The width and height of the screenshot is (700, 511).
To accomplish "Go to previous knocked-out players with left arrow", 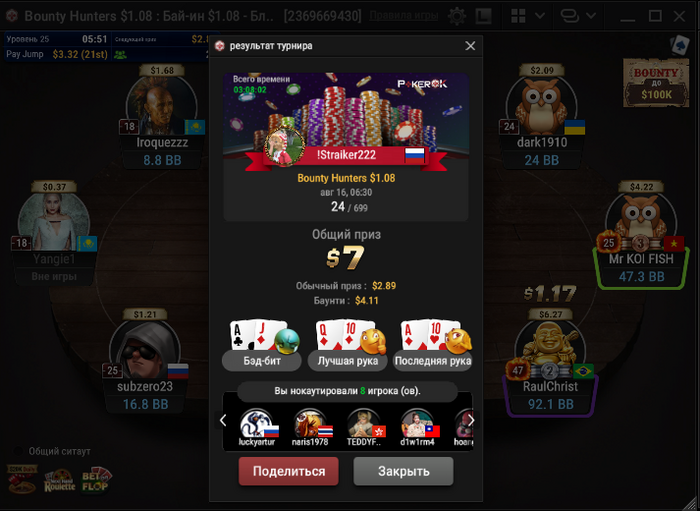I will pyautogui.click(x=224, y=419).
